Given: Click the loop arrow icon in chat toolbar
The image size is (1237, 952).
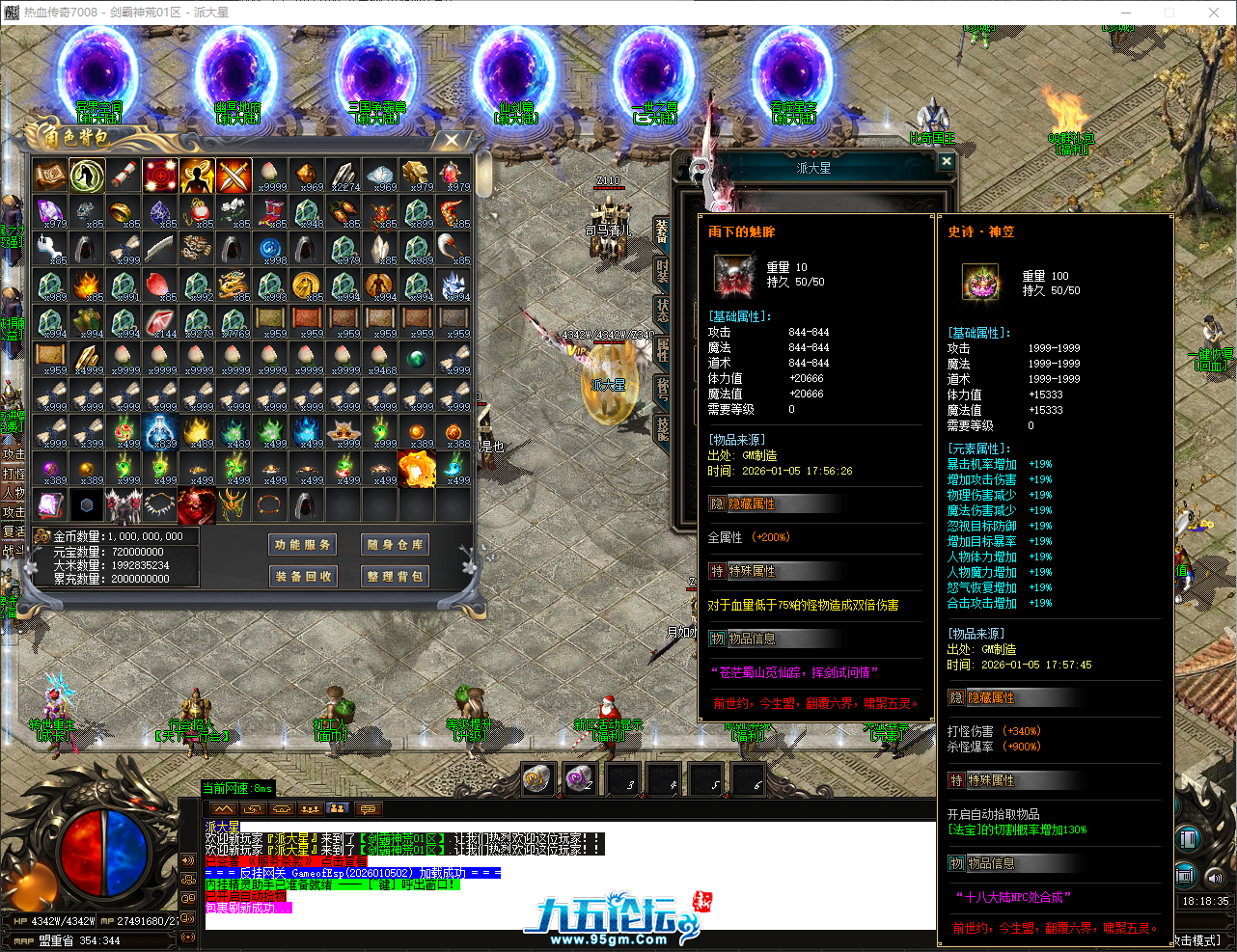Looking at the screenshot, I should [253, 808].
